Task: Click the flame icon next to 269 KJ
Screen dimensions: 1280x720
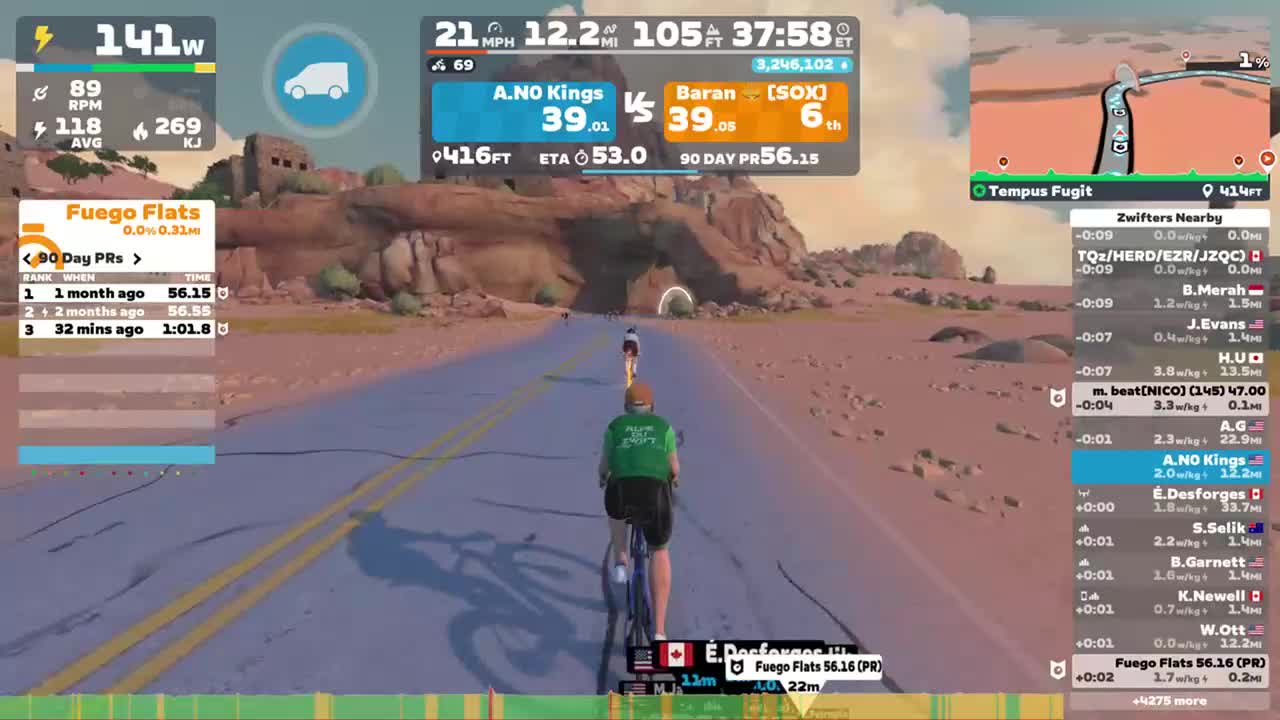Action: point(140,128)
